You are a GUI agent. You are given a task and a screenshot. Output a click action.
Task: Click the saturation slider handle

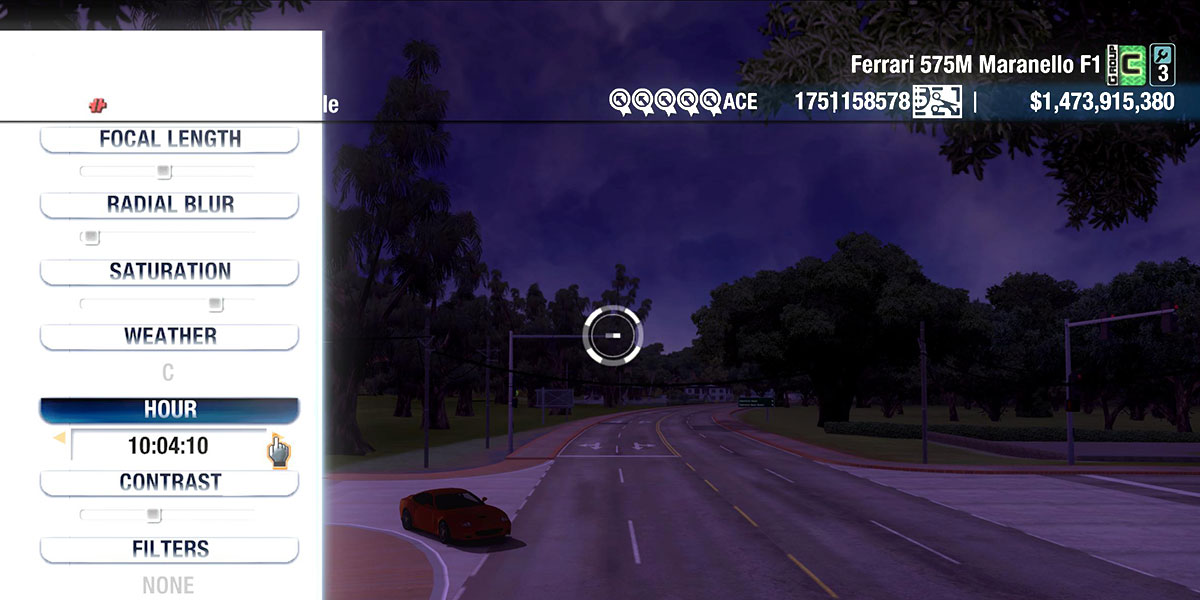215,304
